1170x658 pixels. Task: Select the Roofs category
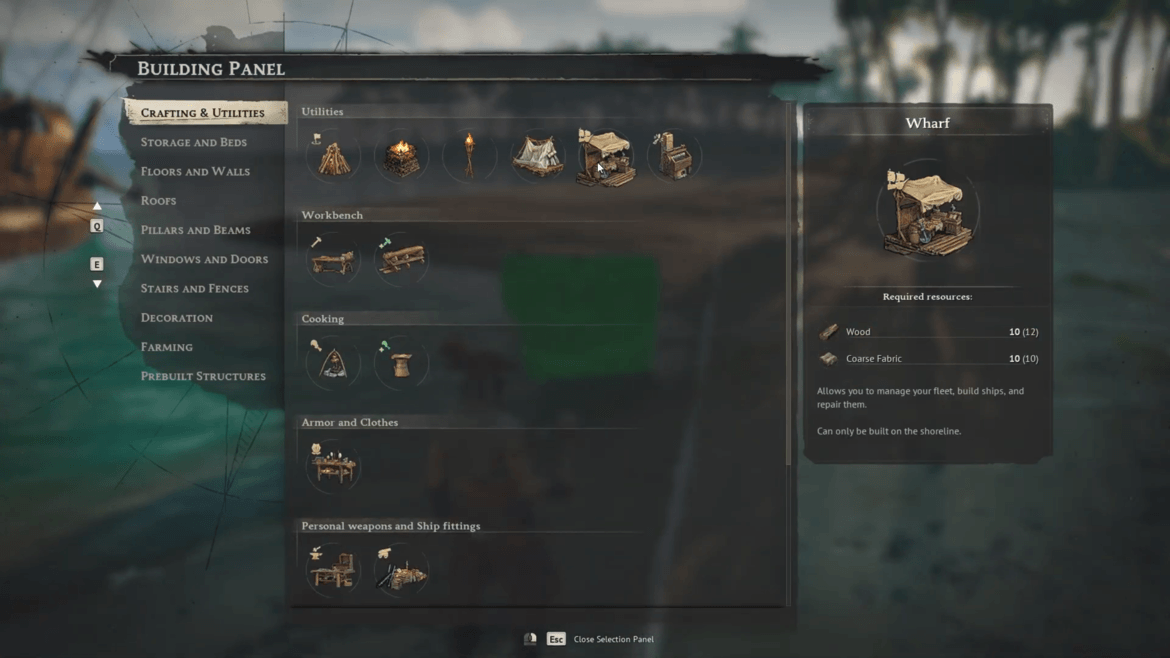(158, 201)
